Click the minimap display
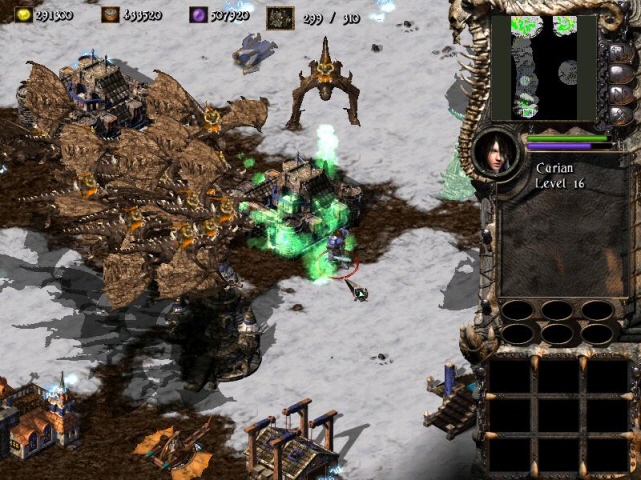 (x=543, y=67)
